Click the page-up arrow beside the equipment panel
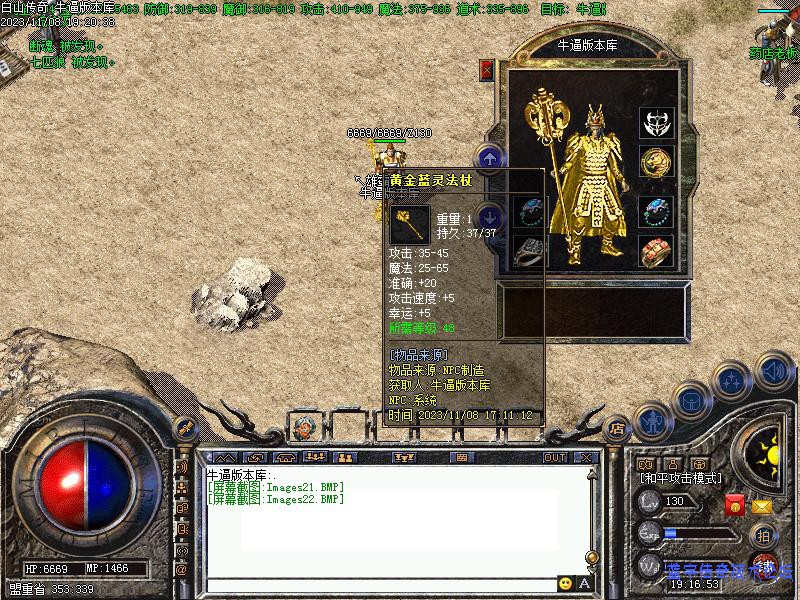The height and width of the screenshot is (600, 800). 489,157
